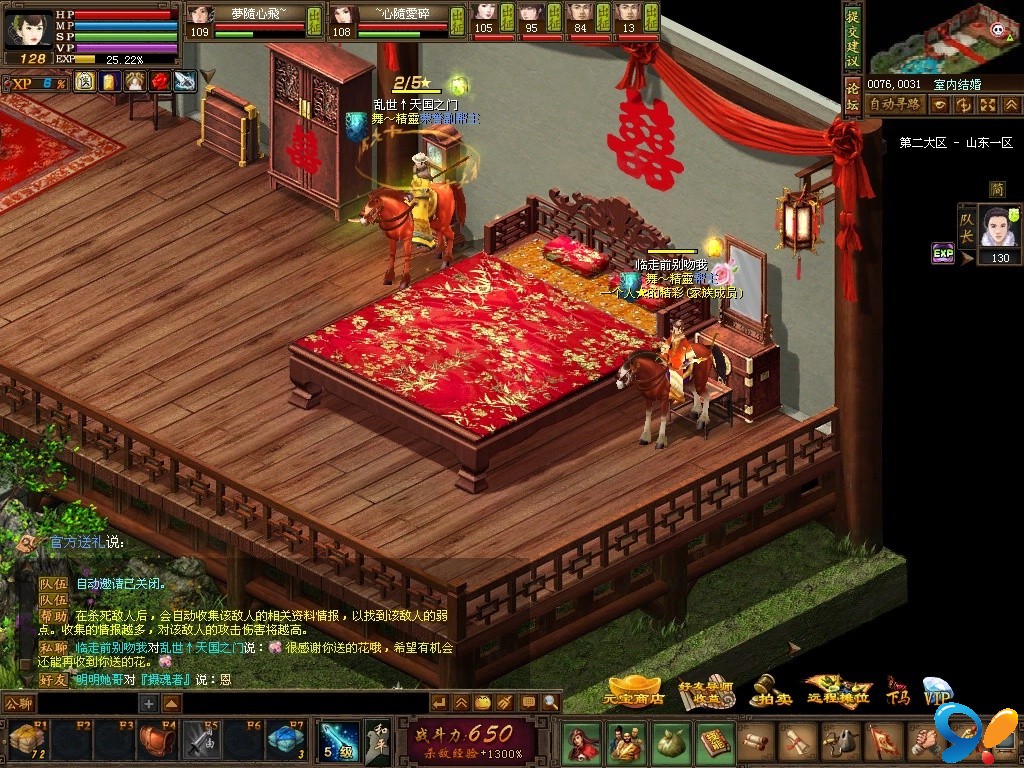
Task: Click the 下马 dismount button
Action: [896, 690]
